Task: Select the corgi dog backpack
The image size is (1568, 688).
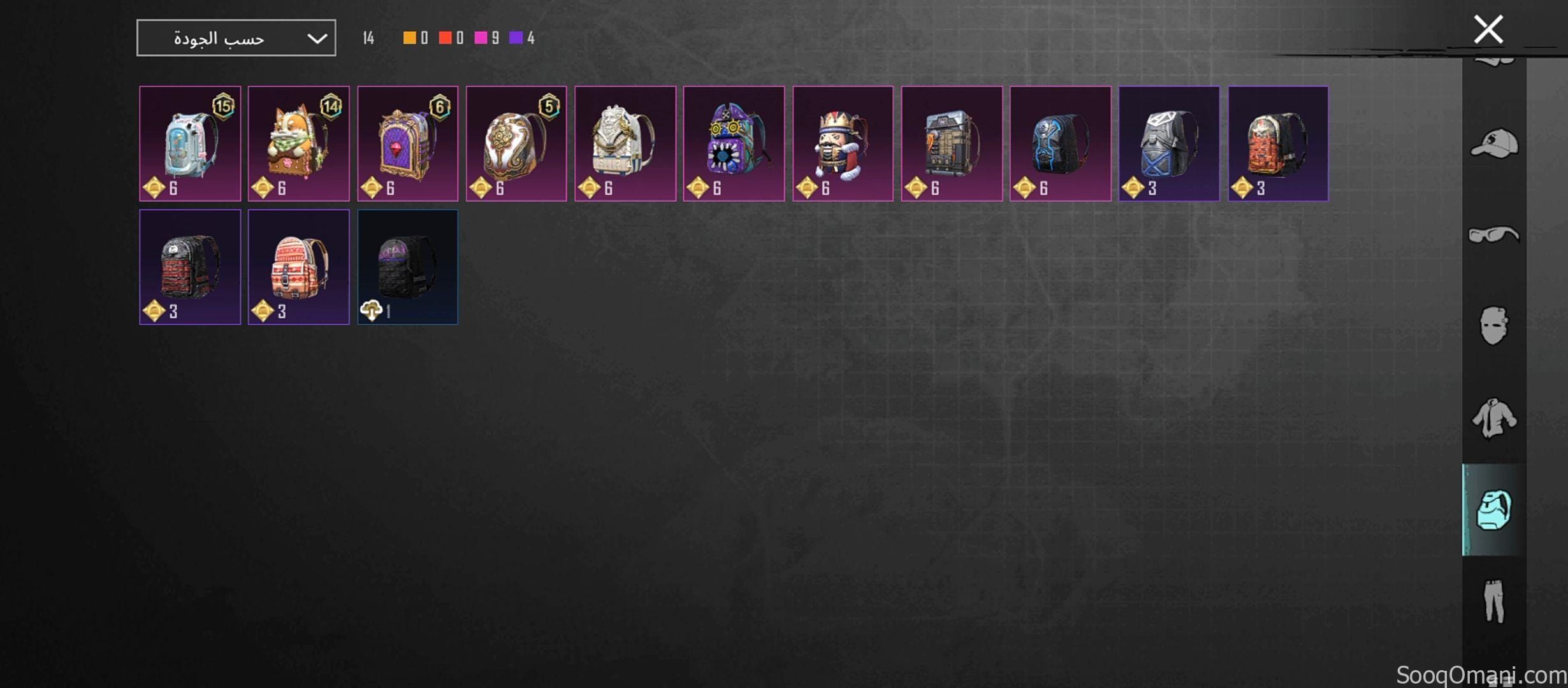Action: pyautogui.click(x=298, y=143)
